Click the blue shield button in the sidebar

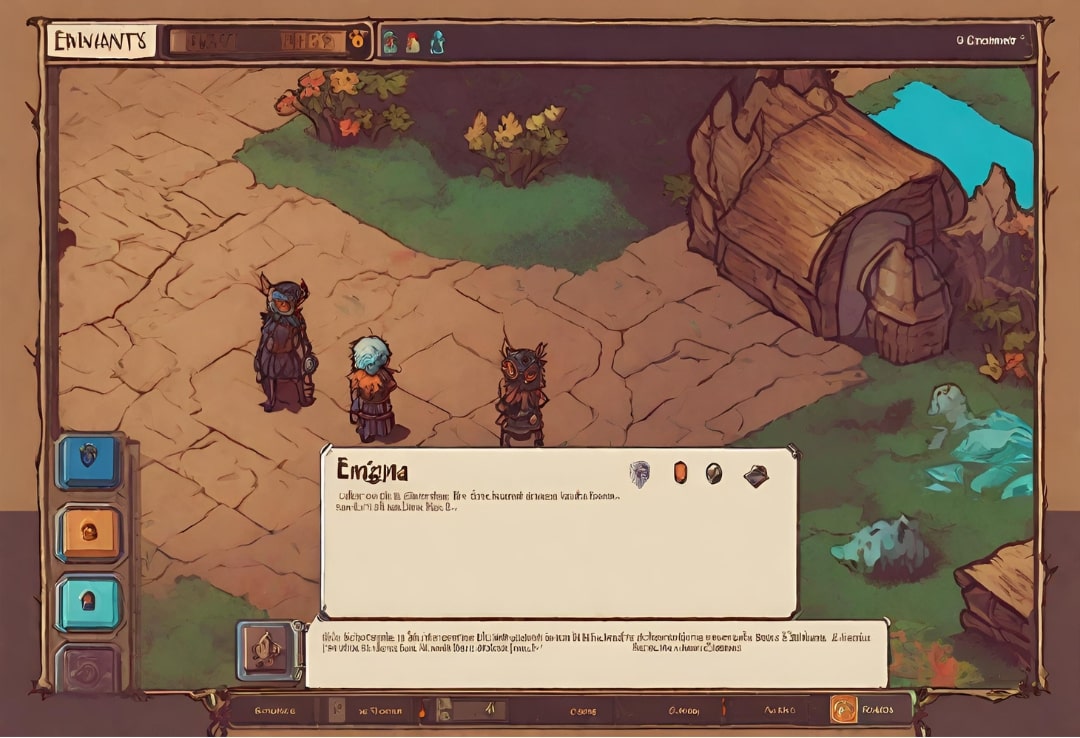[x=89, y=461]
